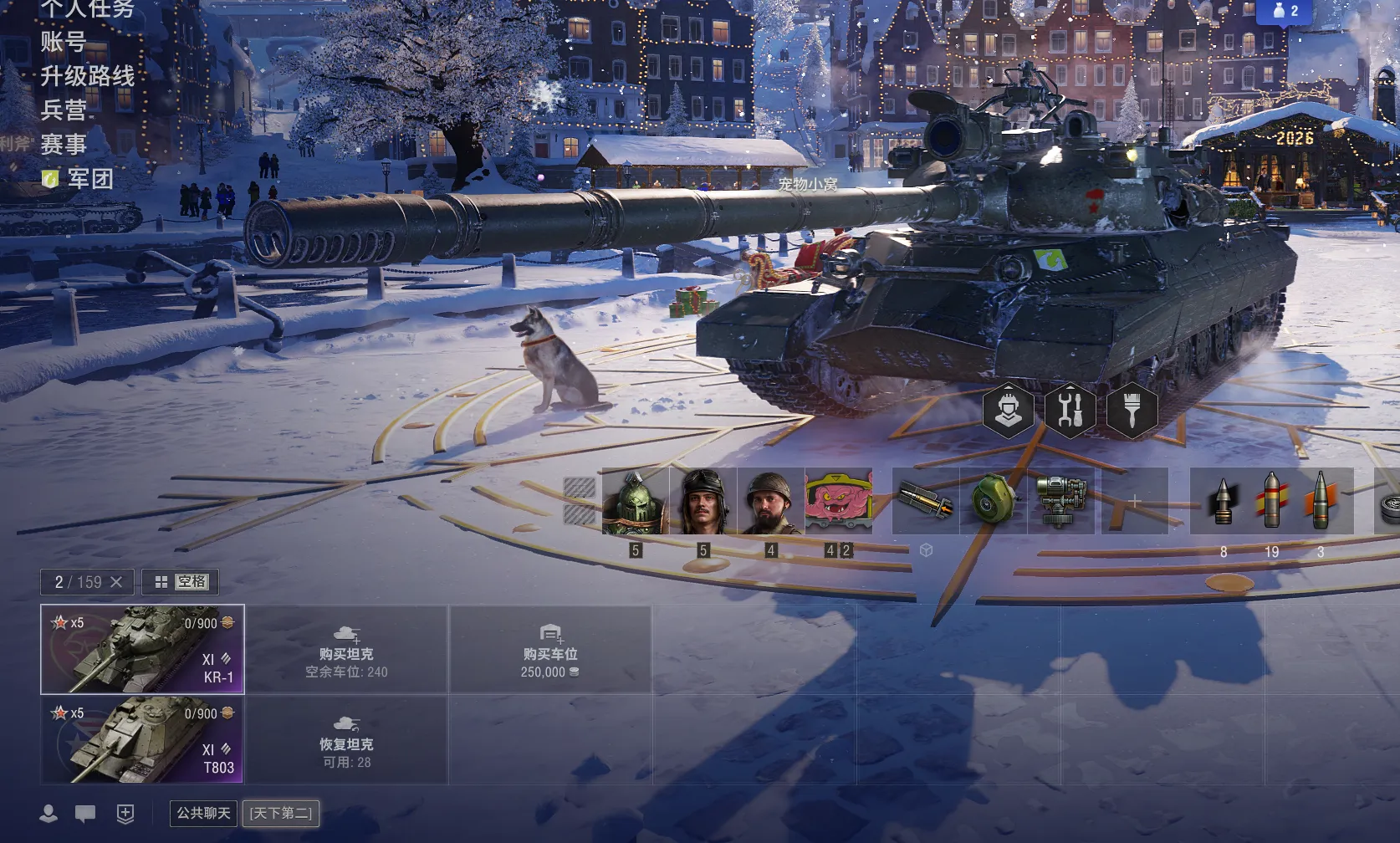The image size is (1400, 843).
Task: Open the 公共聊天 public chat channel
Action: [203, 813]
